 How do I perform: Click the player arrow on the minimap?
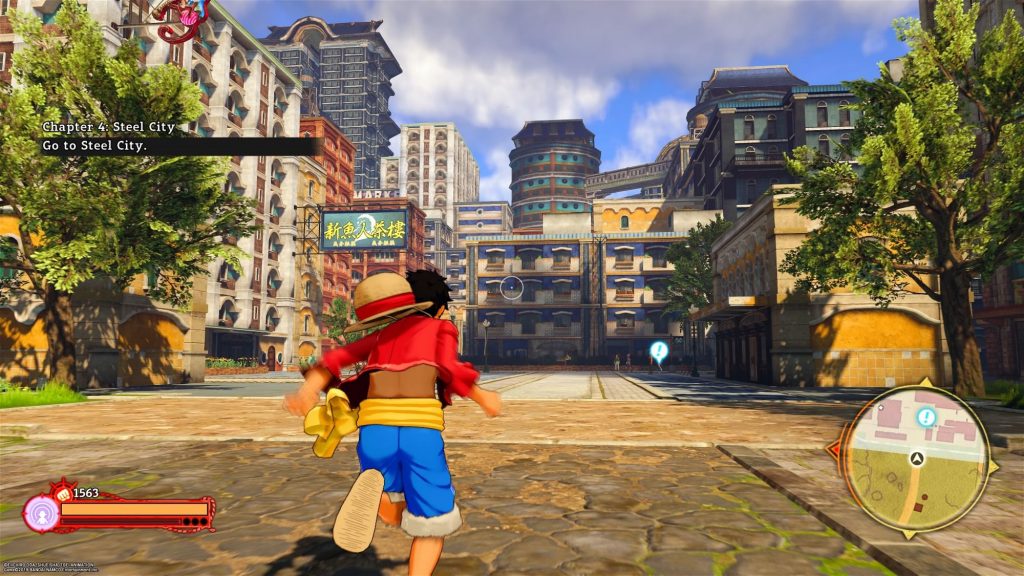915,458
